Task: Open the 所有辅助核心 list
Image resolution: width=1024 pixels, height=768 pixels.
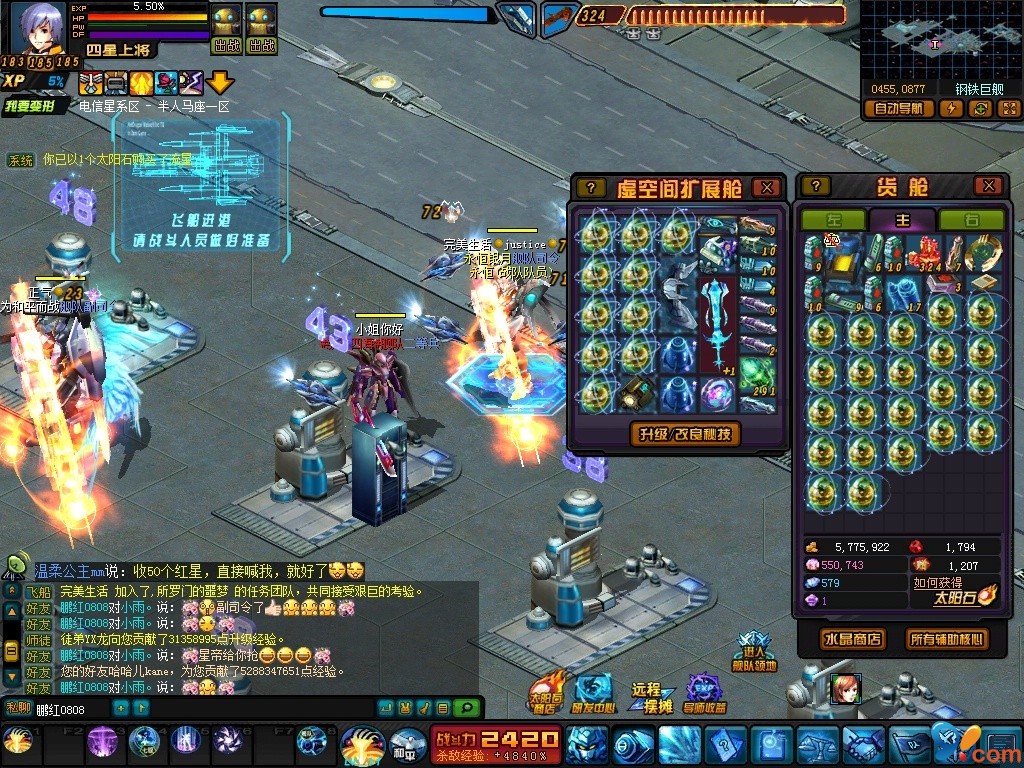Action: click(x=945, y=639)
